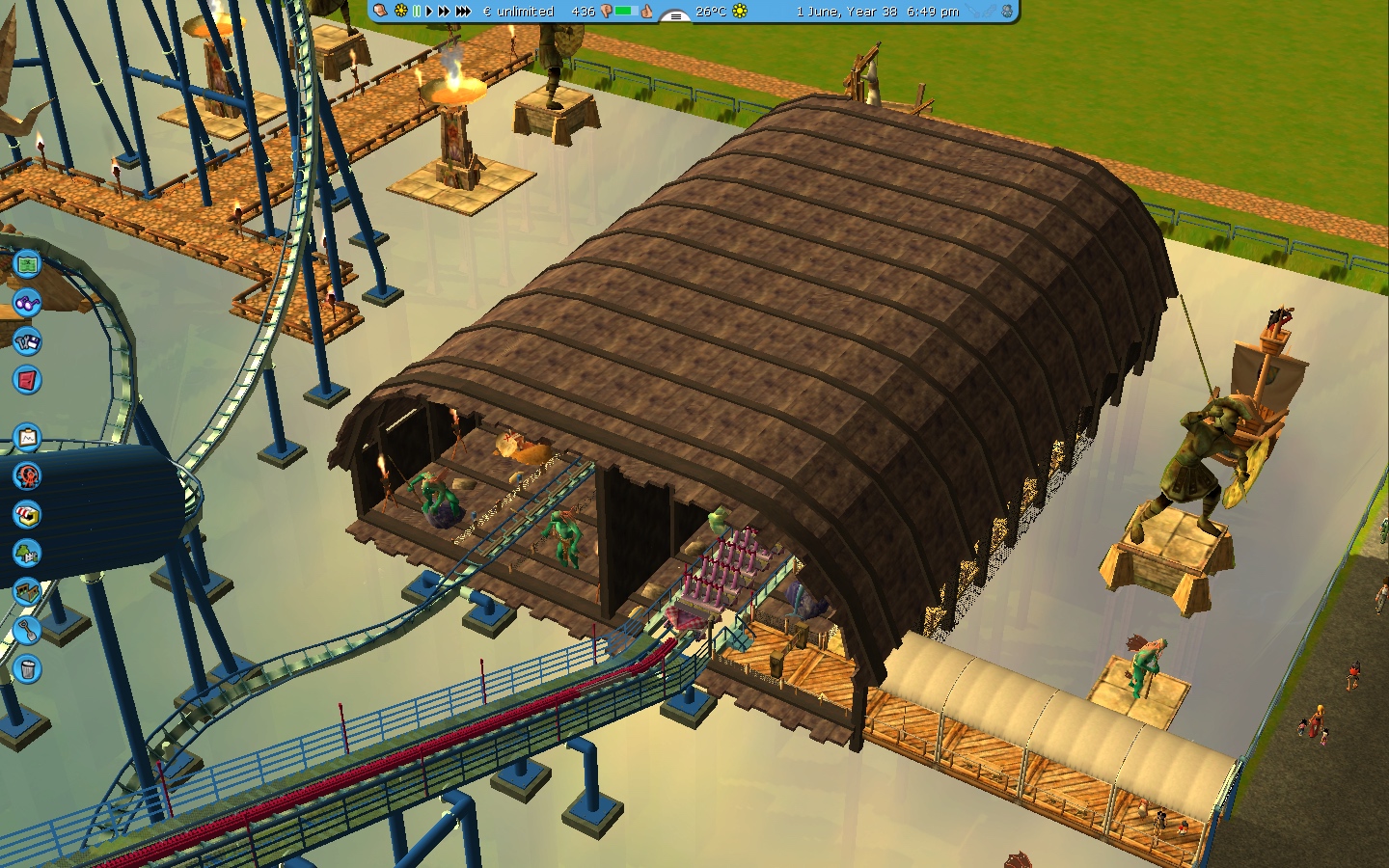Set game speed to triple fast-forward

pos(463,12)
